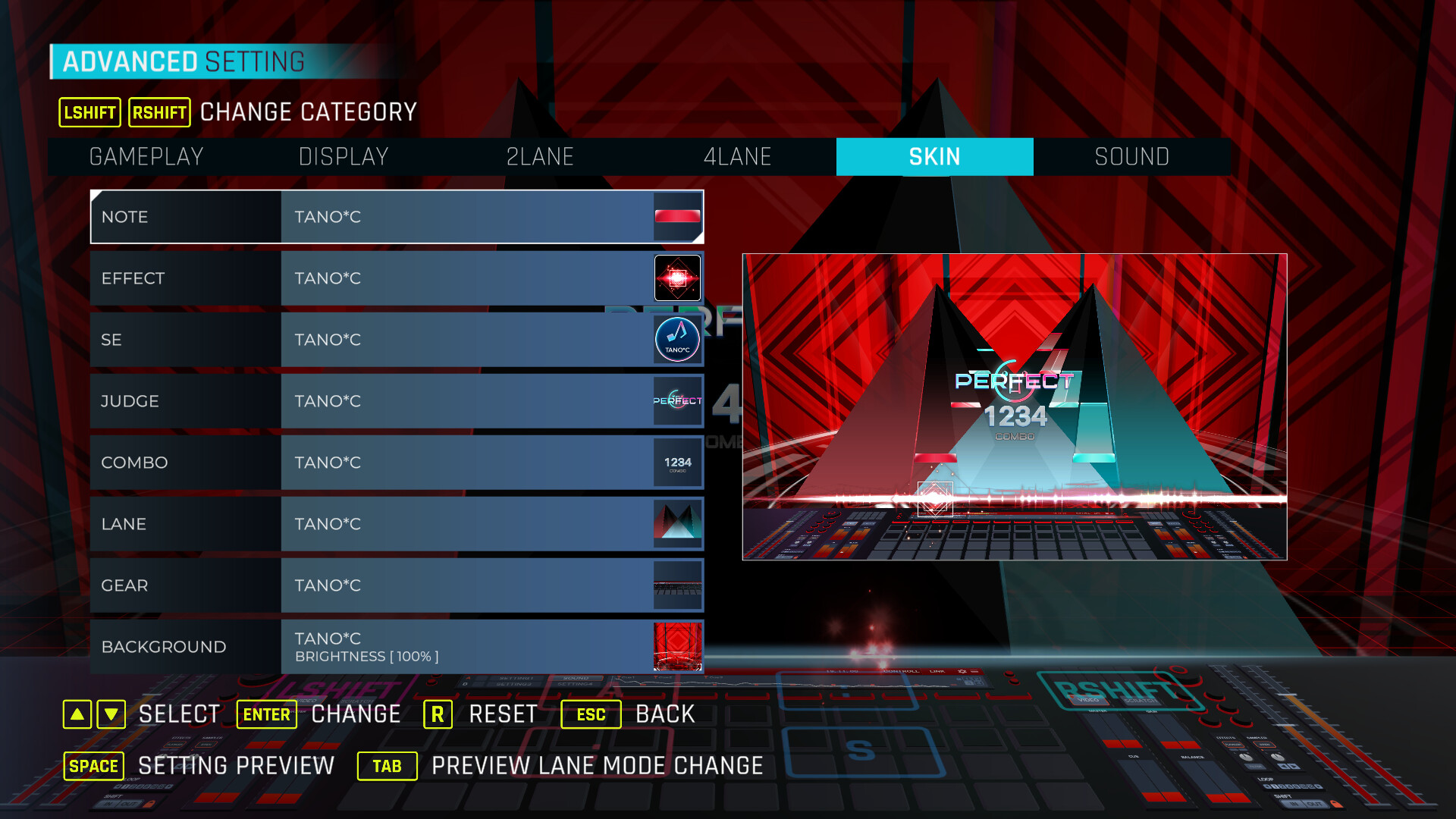
Task: Select the TANO*C effect skin thumbnail
Action: (x=677, y=278)
